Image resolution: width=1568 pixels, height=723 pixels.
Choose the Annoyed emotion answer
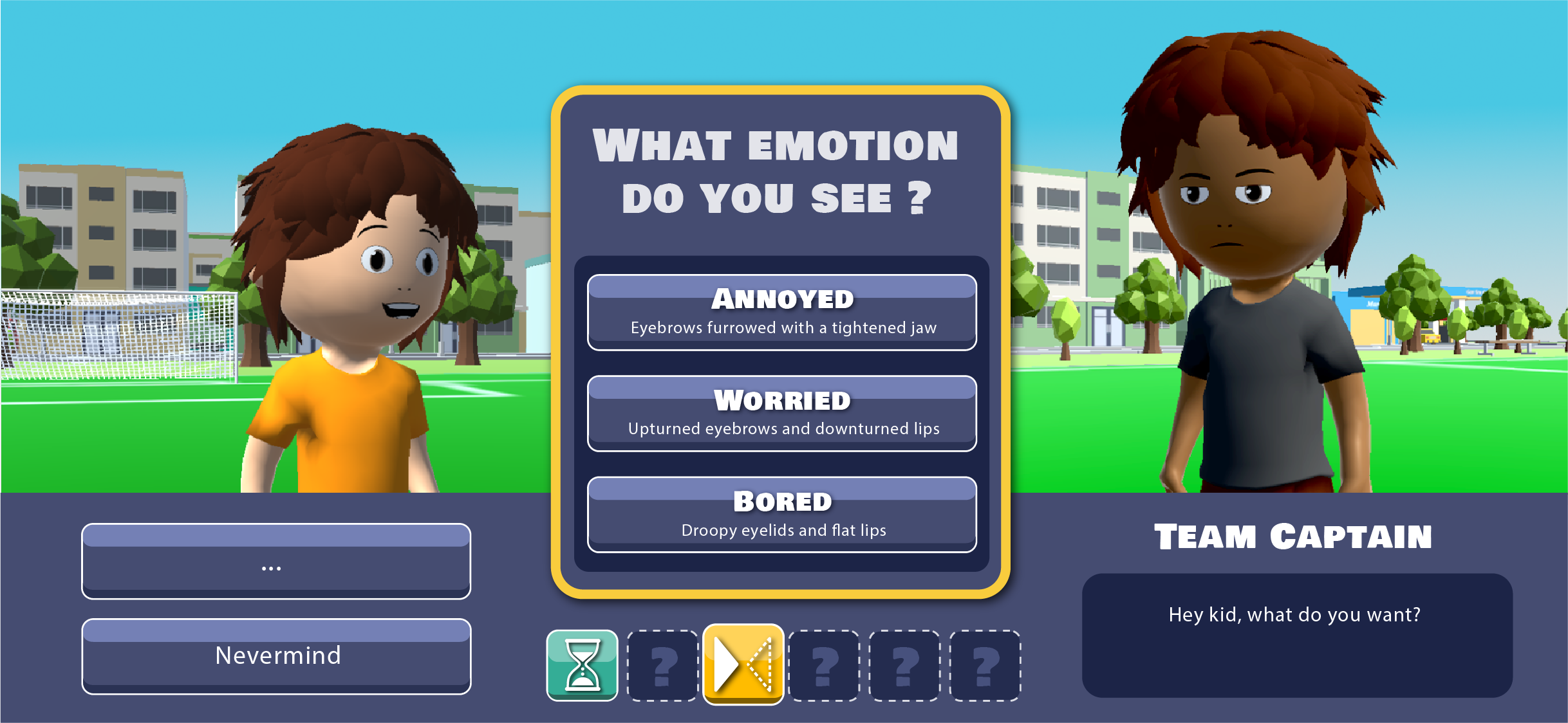781,313
